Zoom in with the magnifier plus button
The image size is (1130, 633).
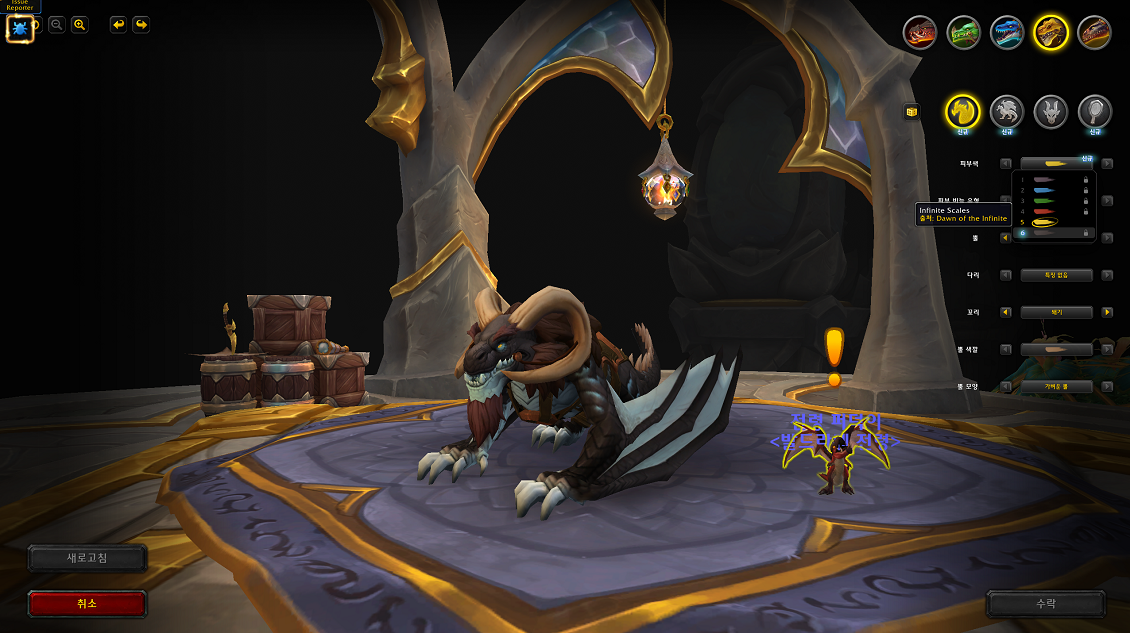(x=80, y=25)
